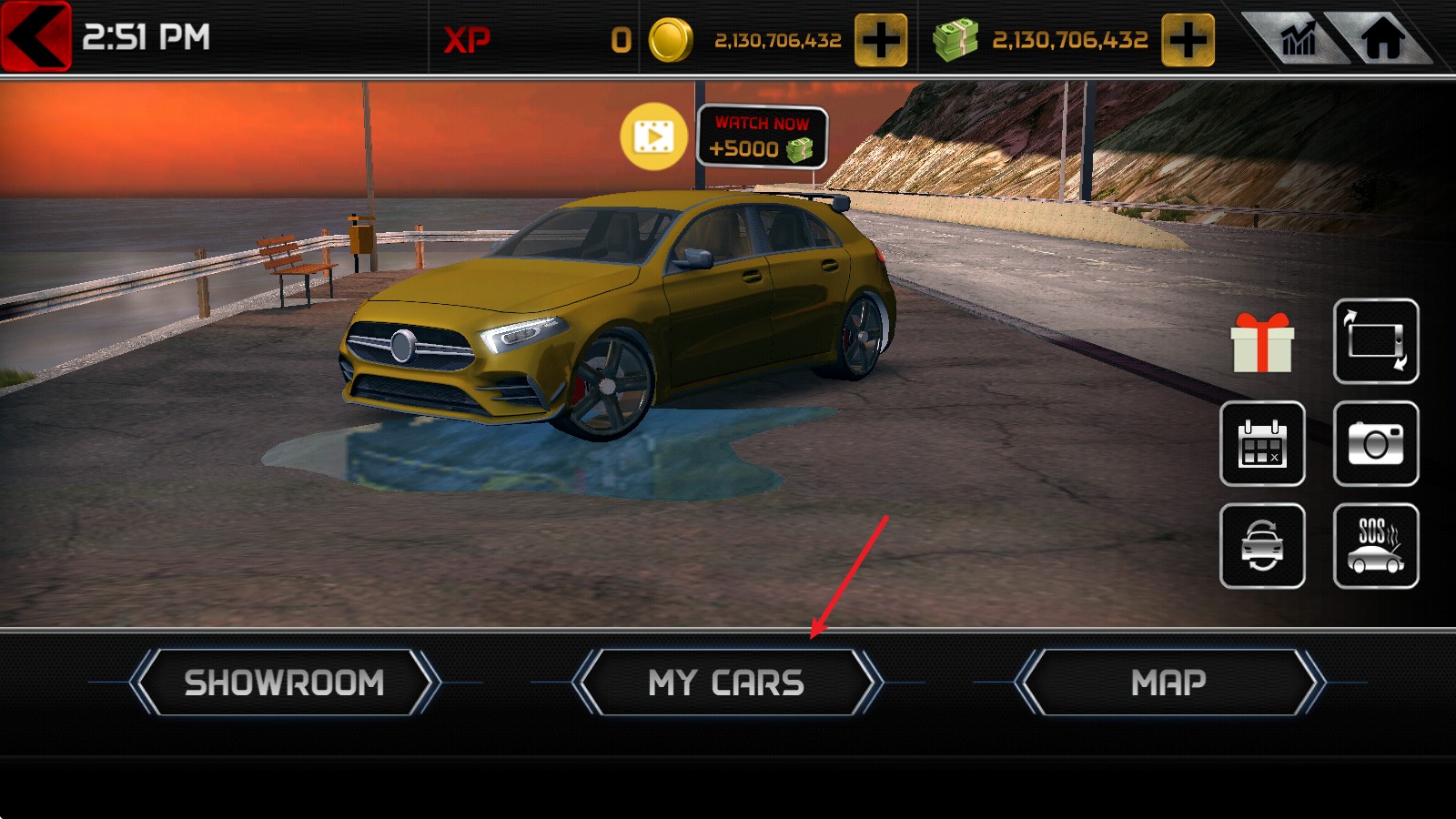Buy more cash with the plus button

coord(1188,40)
